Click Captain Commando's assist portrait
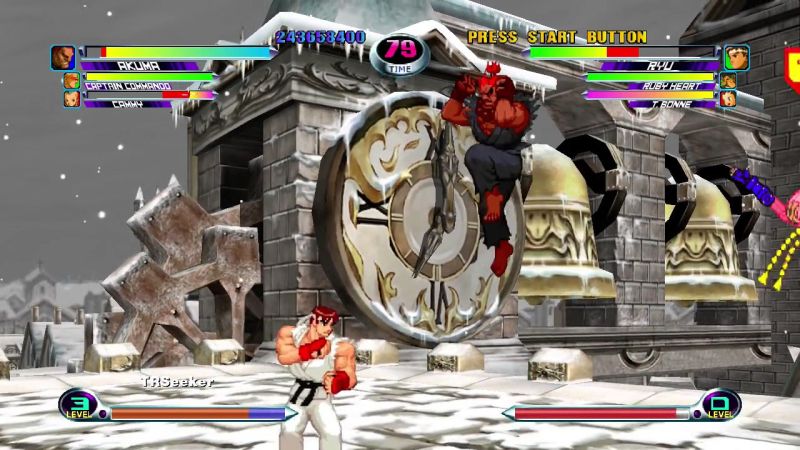The image size is (800, 450). [x=71, y=81]
